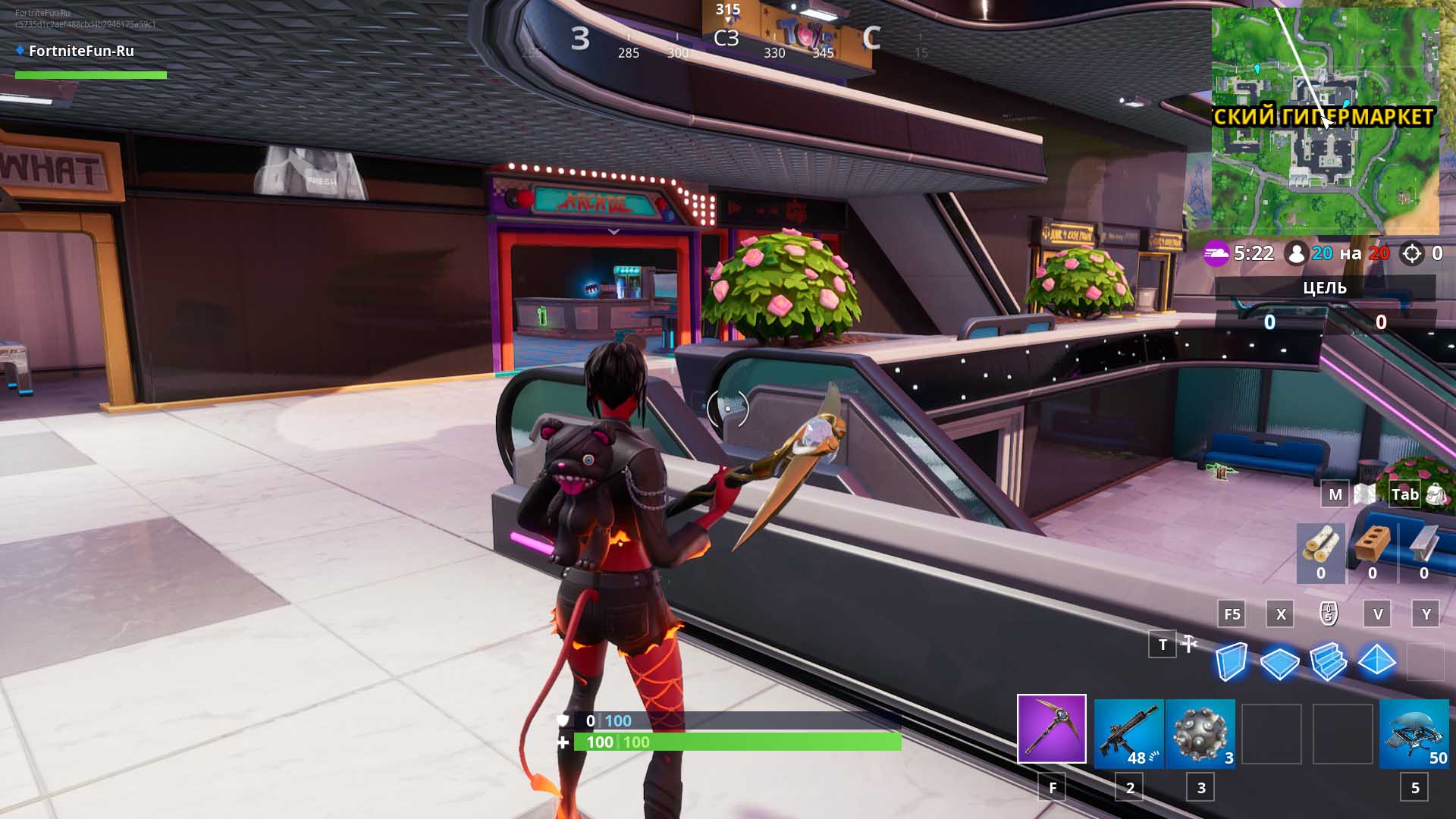Choose the floor building piece
Image resolution: width=1456 pixels, height=819 pixels.
point(1279,662)
